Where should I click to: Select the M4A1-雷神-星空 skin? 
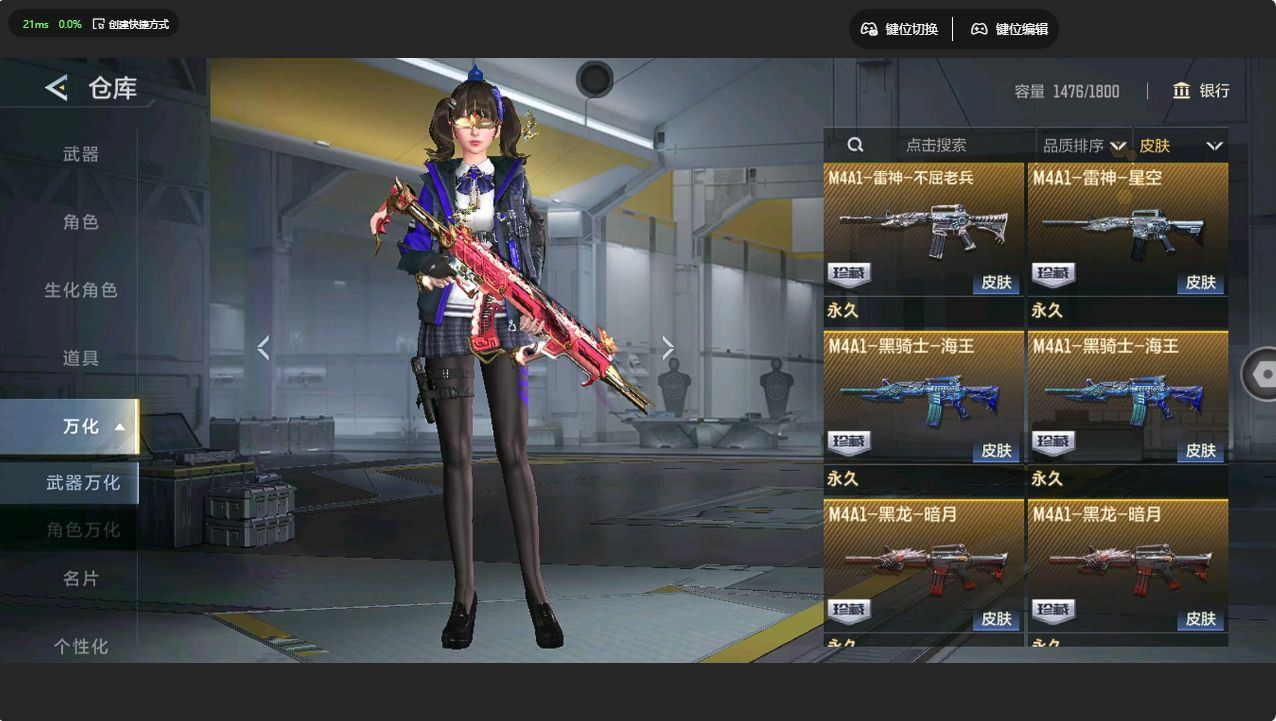[1128, 229]
